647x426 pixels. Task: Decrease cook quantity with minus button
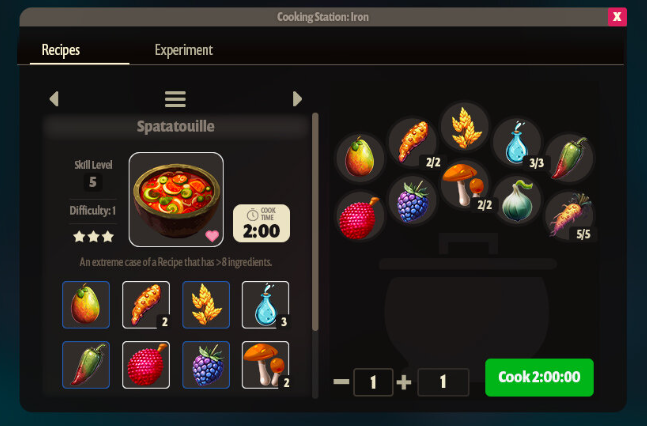[x=341, y=382]
